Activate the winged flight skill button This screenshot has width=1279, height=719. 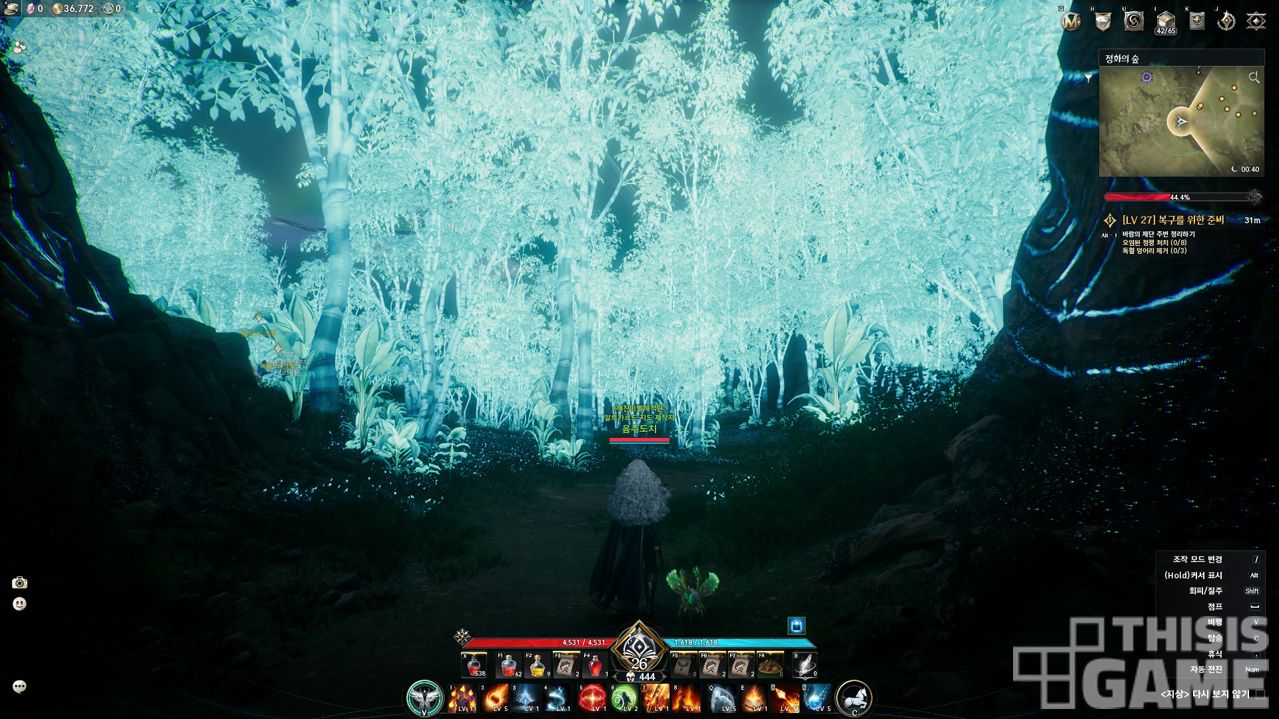click(x=424, y=697)
